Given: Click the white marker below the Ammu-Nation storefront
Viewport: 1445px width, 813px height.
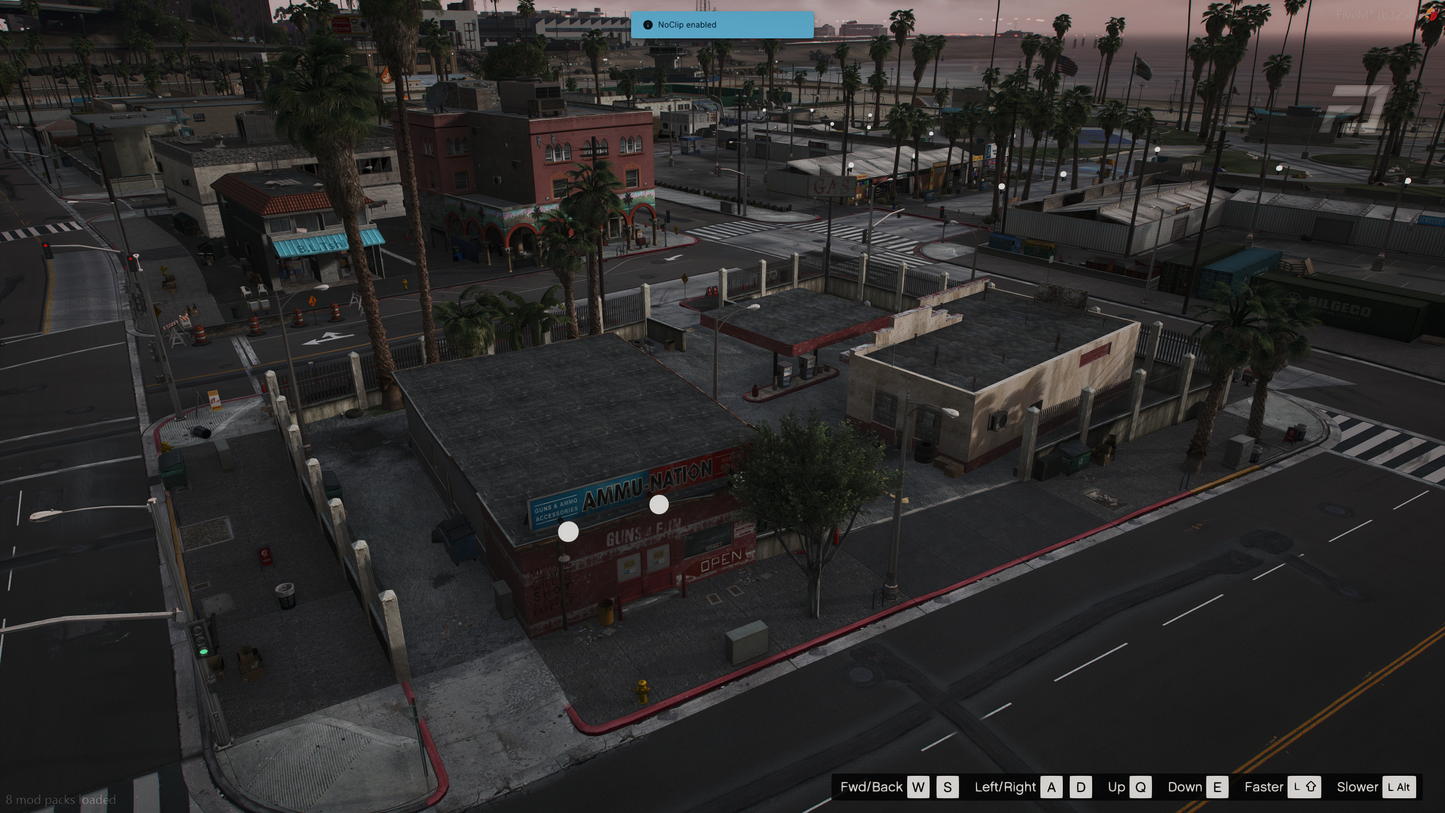Looking at the screenshot, I should pyautogui.click(x=568, y=531).
